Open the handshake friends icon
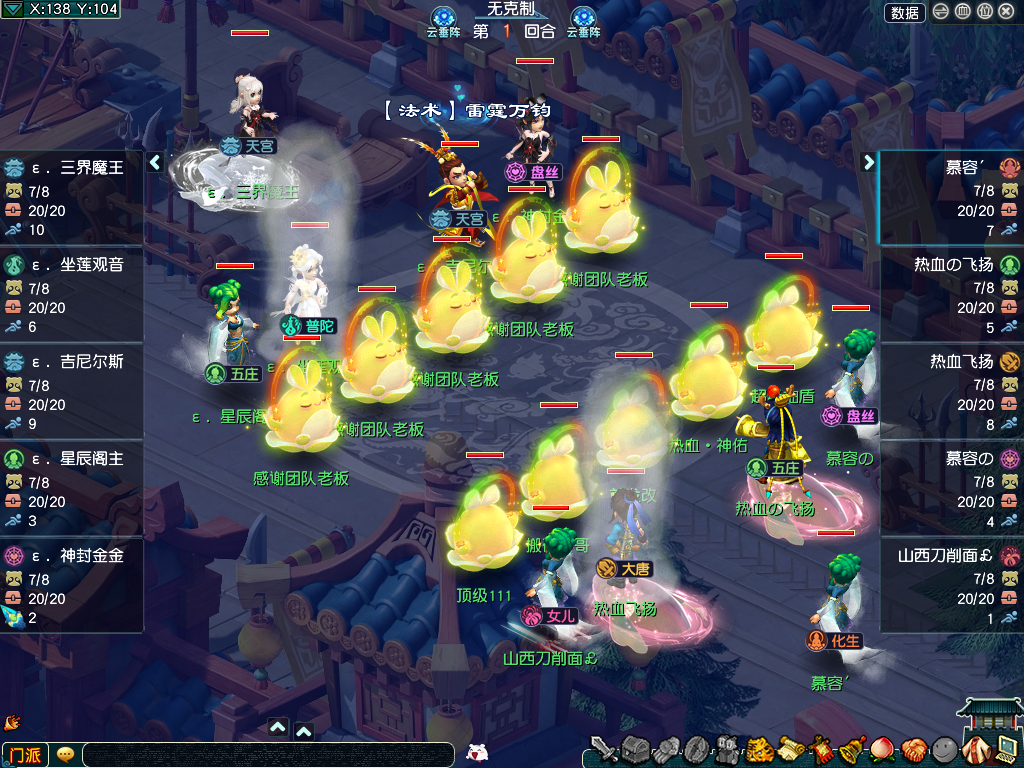This screenshot has height=768, width=1024. 914,748
